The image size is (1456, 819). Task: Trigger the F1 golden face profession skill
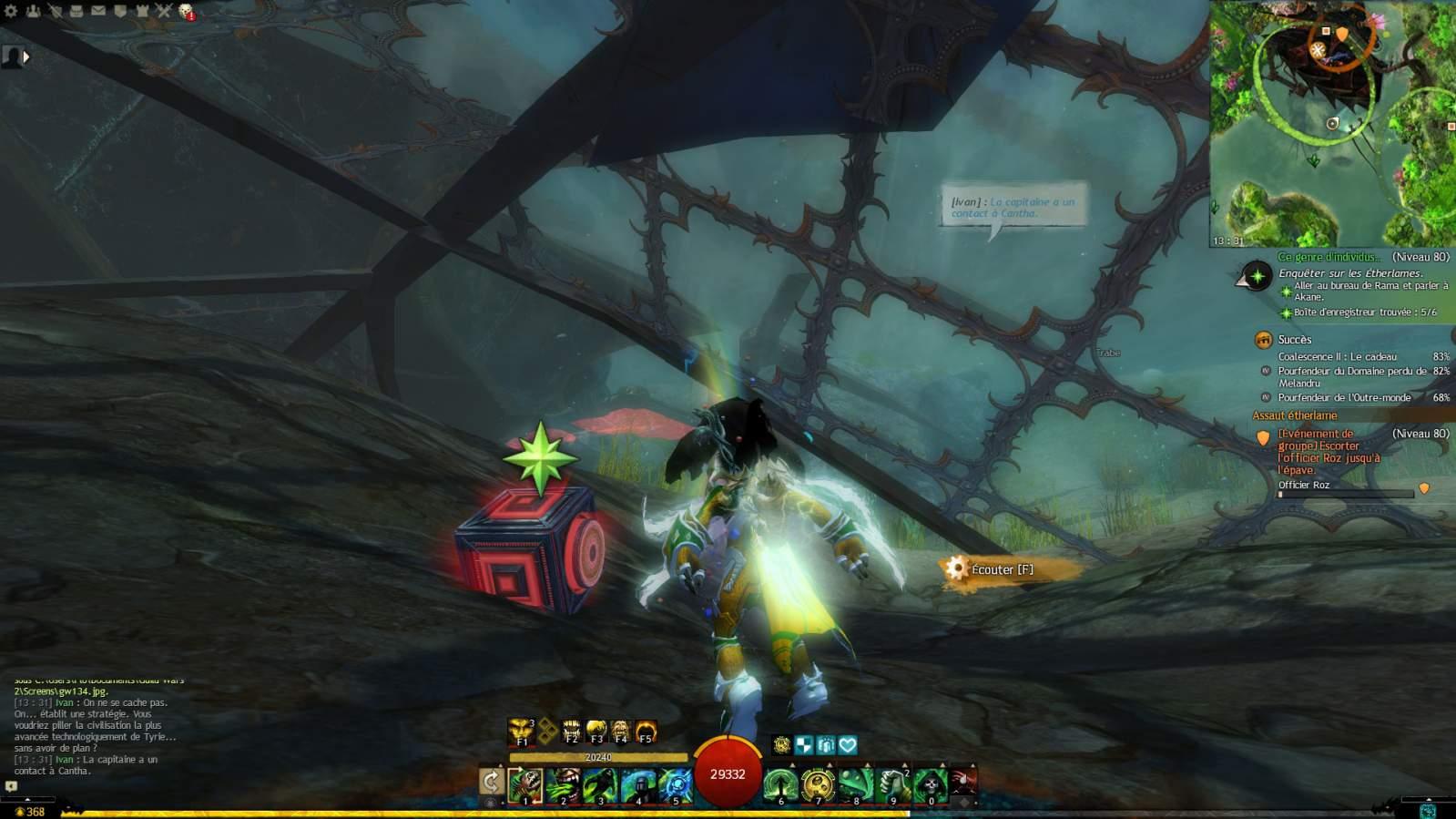(x=521, y=731)
